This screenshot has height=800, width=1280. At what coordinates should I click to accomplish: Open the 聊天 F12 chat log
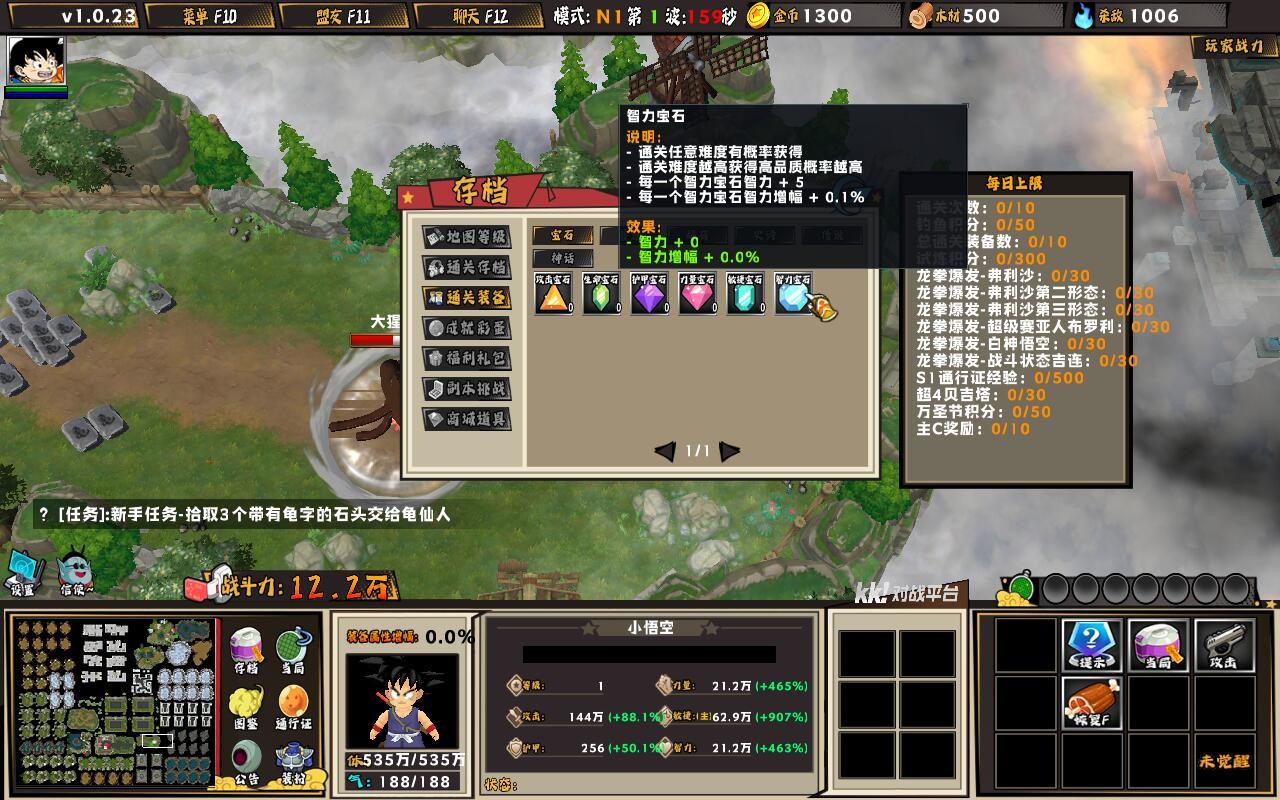[477, 16]
